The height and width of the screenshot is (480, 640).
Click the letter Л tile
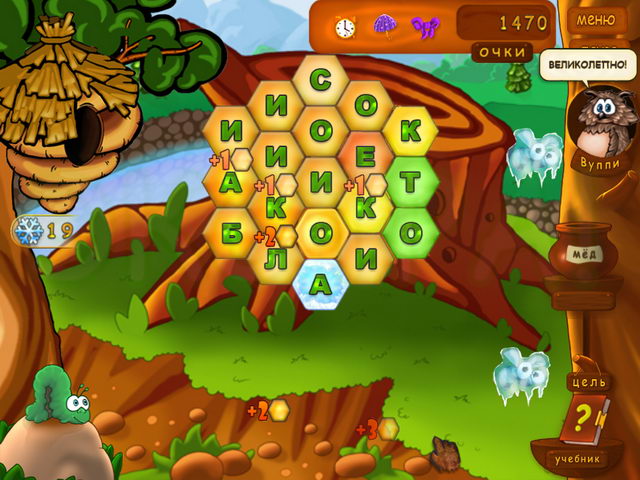[274, 258]
